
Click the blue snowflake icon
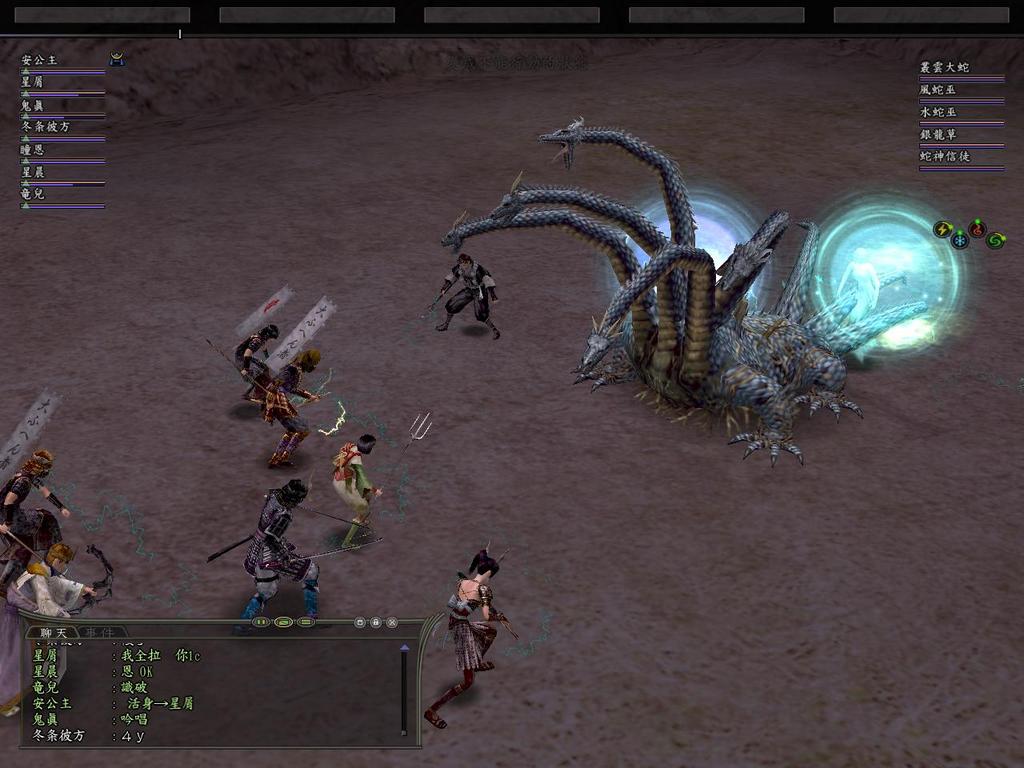coord(960,240)
